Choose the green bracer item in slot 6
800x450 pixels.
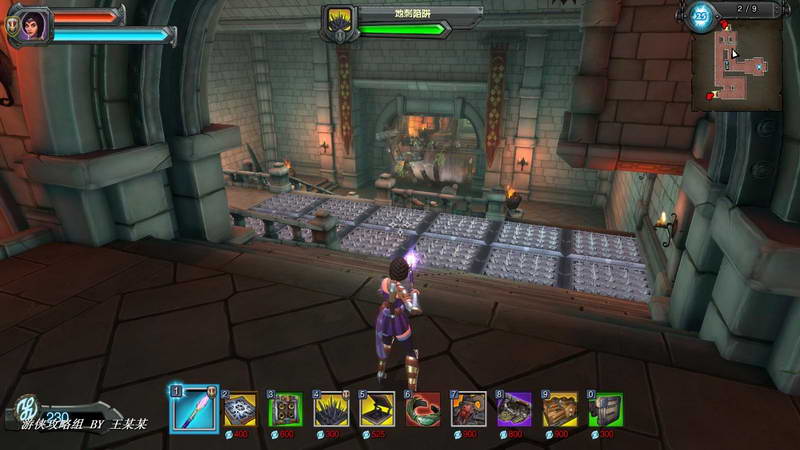pos(422,409)
